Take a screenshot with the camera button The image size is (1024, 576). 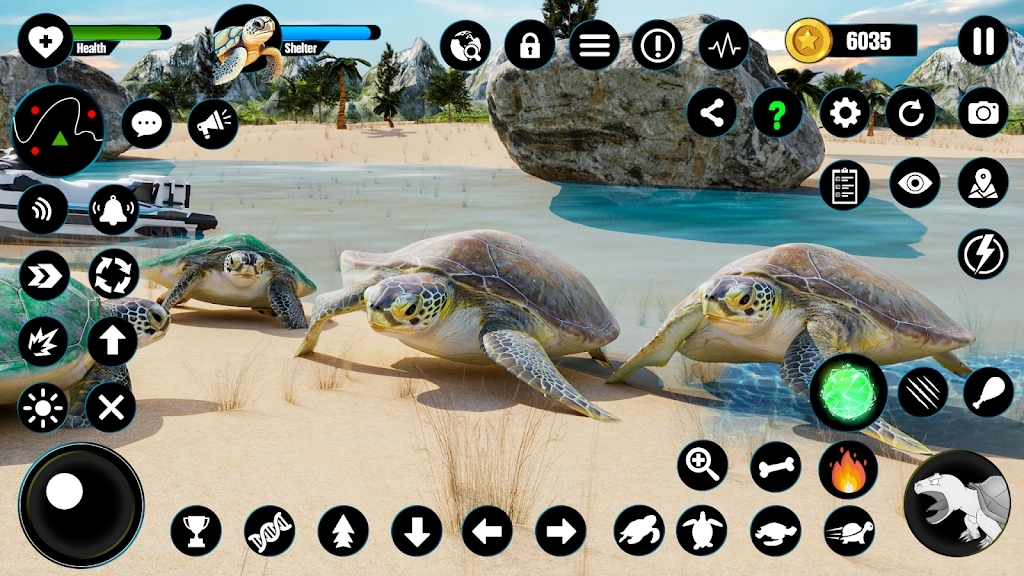[983, 113]
